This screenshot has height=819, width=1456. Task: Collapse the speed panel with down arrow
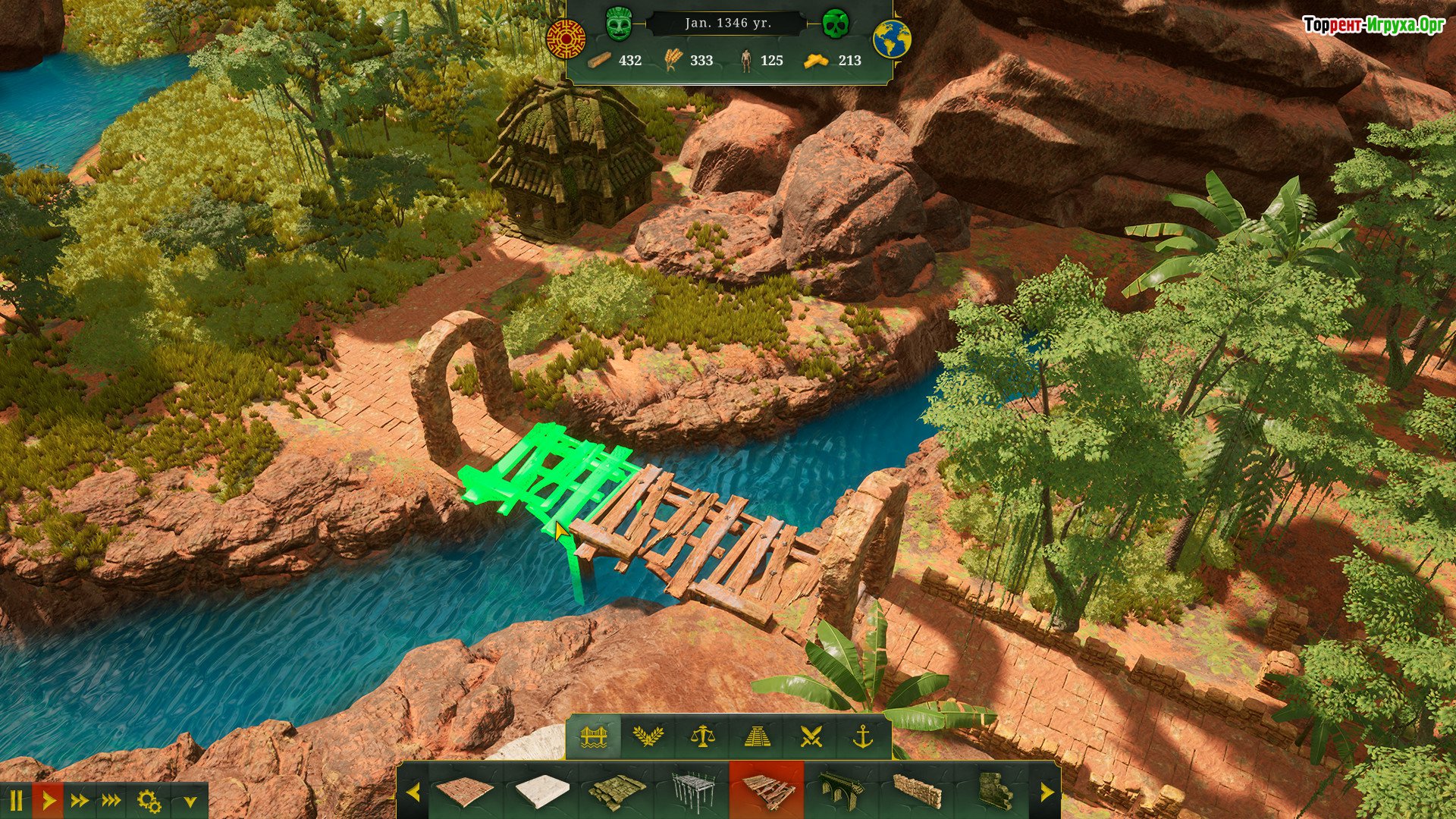(x=190, y=802)
